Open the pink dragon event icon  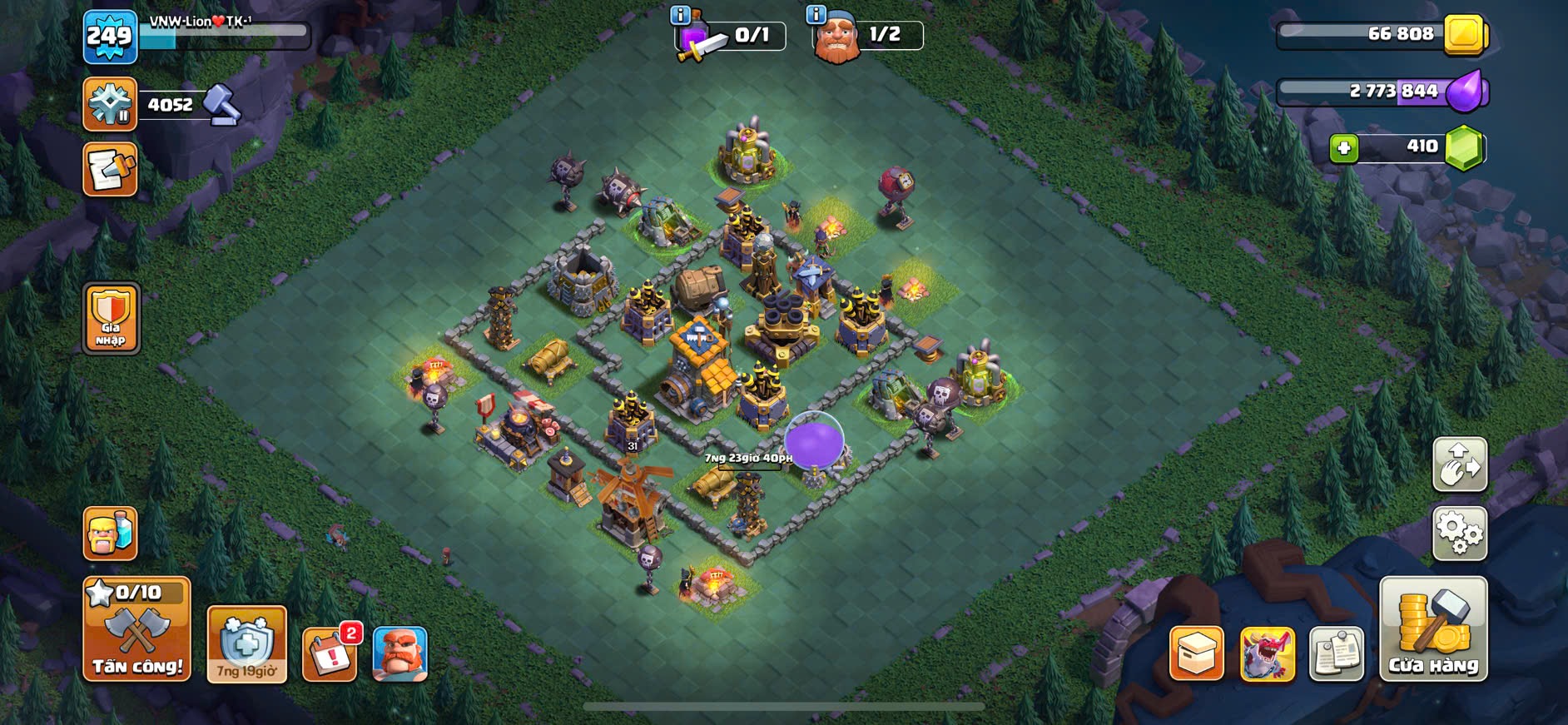point(1268,654)
